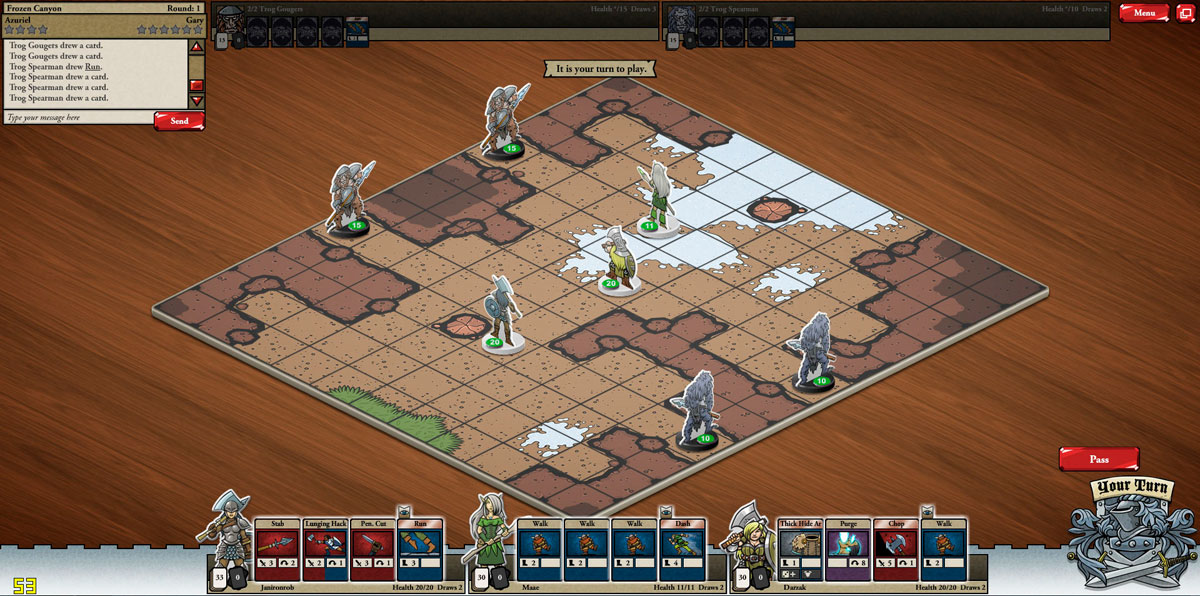The width and height of the screenshot is (1200, 596).
Task: Send the chat message
Action: [179, 121]
